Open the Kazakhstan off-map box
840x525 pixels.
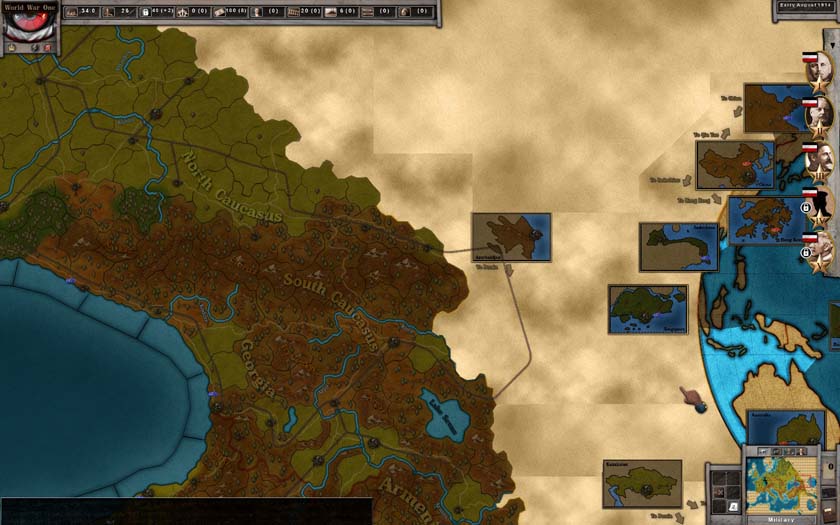(x=642, y=483)
